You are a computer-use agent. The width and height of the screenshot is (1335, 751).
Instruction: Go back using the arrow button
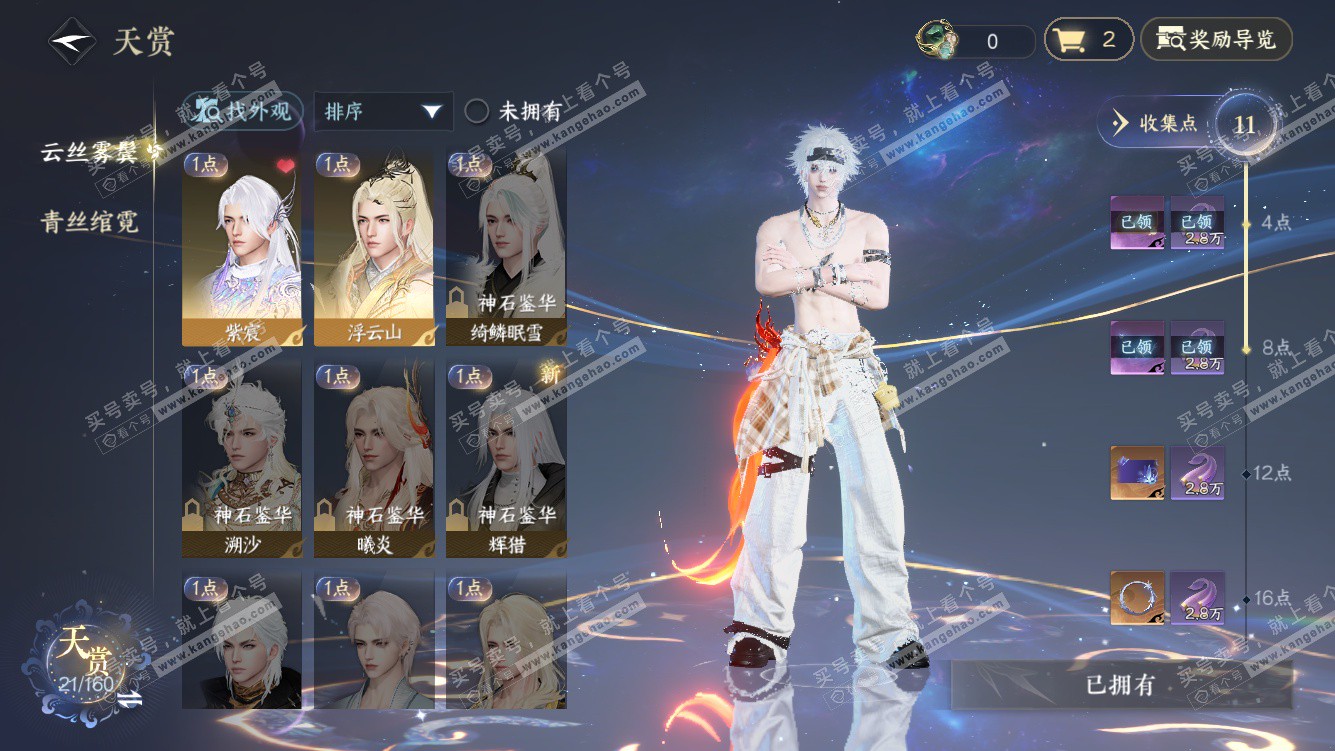coord(72,42)
